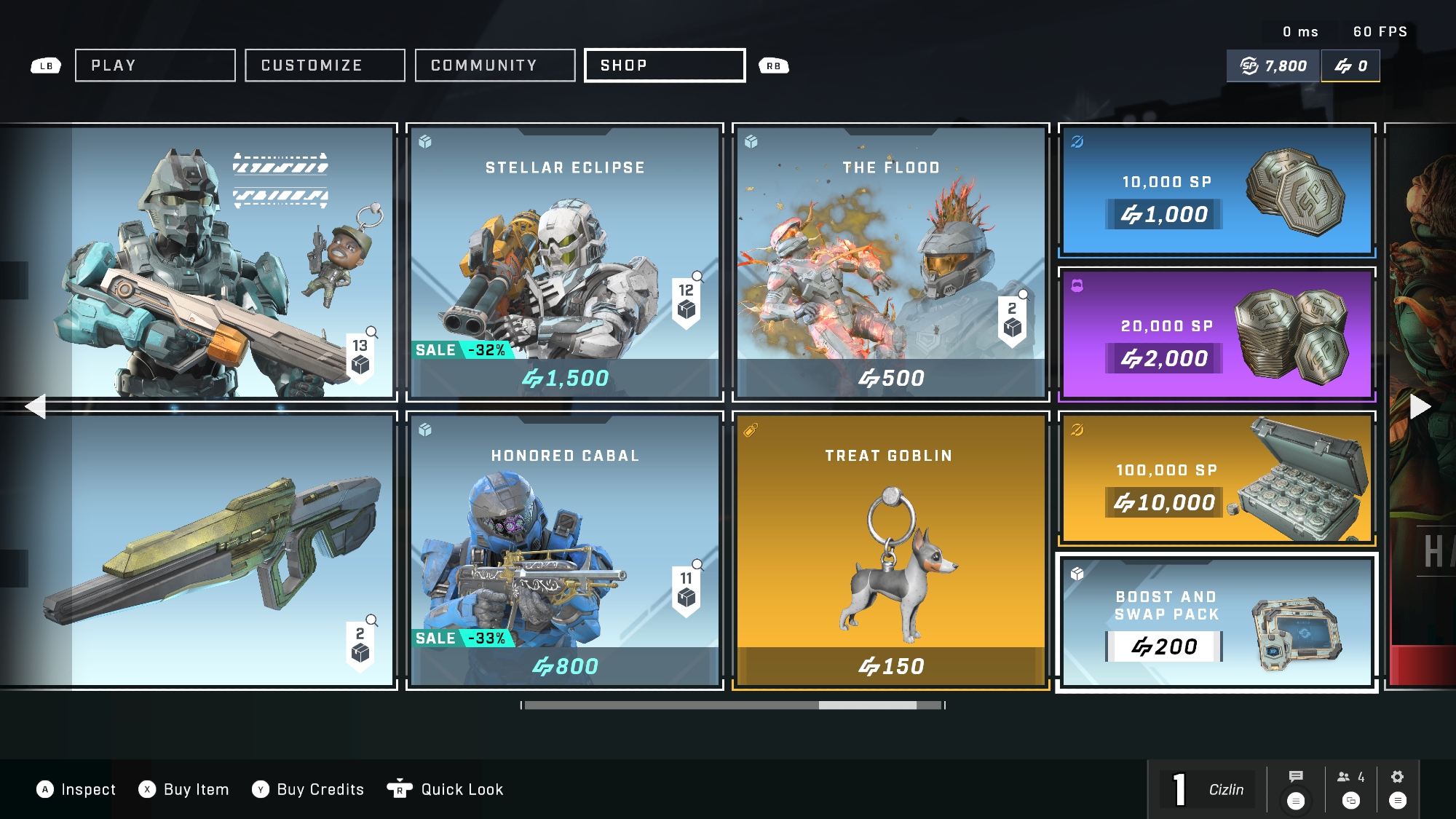The image size is (1456, 819).
Task: Pick the 20,000 SP purple pack
Action: coord(1216,334)
